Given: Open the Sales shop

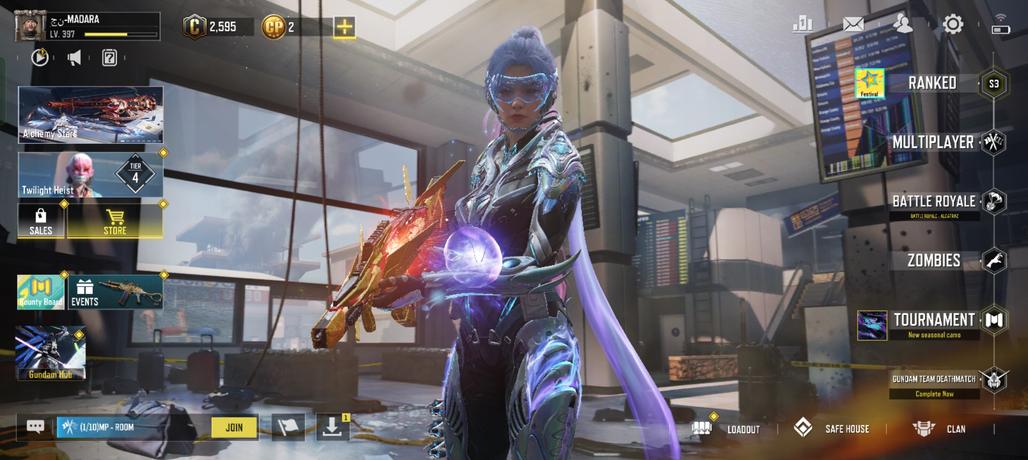Looking at the screenshot, I should point(41,221).
